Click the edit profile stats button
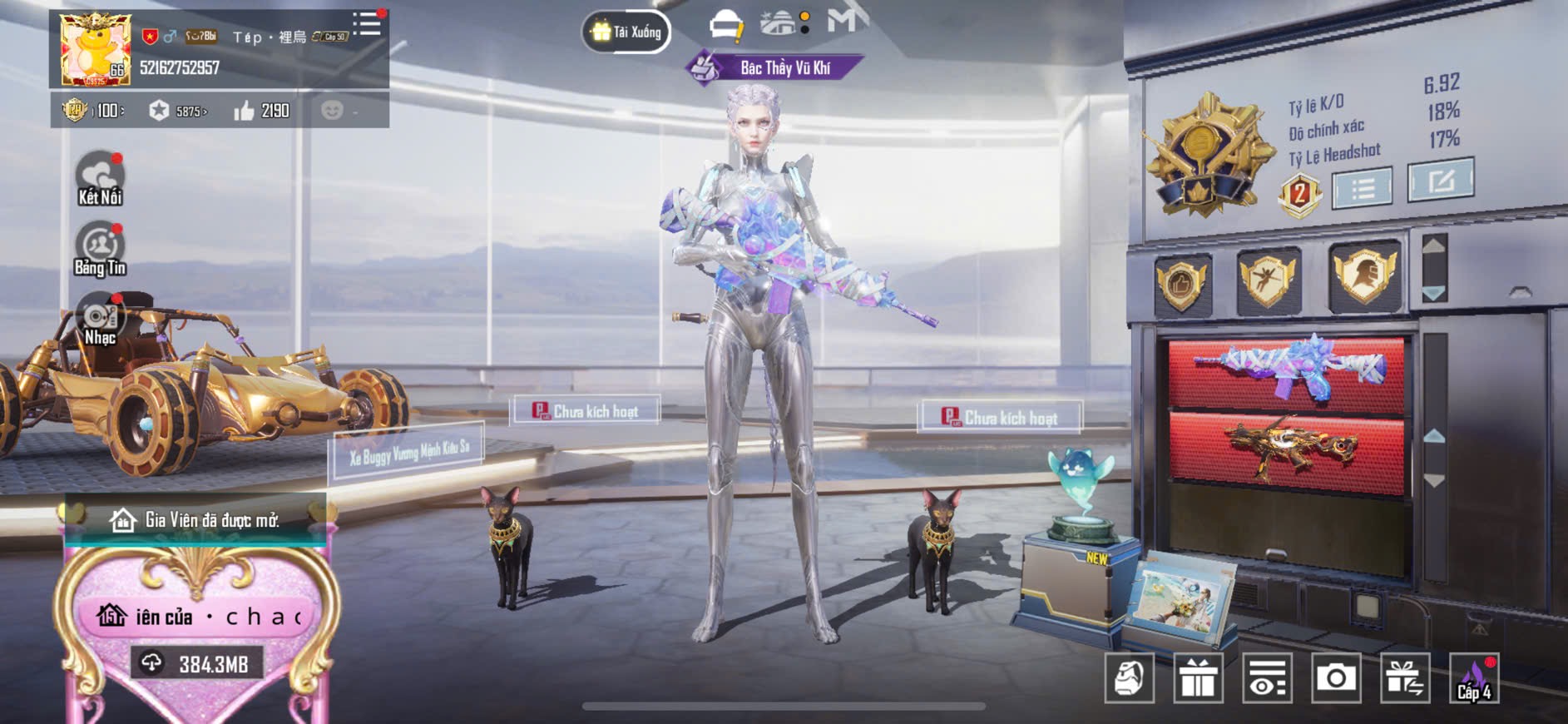Image resolution: width=1568 pixels, height=724 pixels. [1440, 180]
